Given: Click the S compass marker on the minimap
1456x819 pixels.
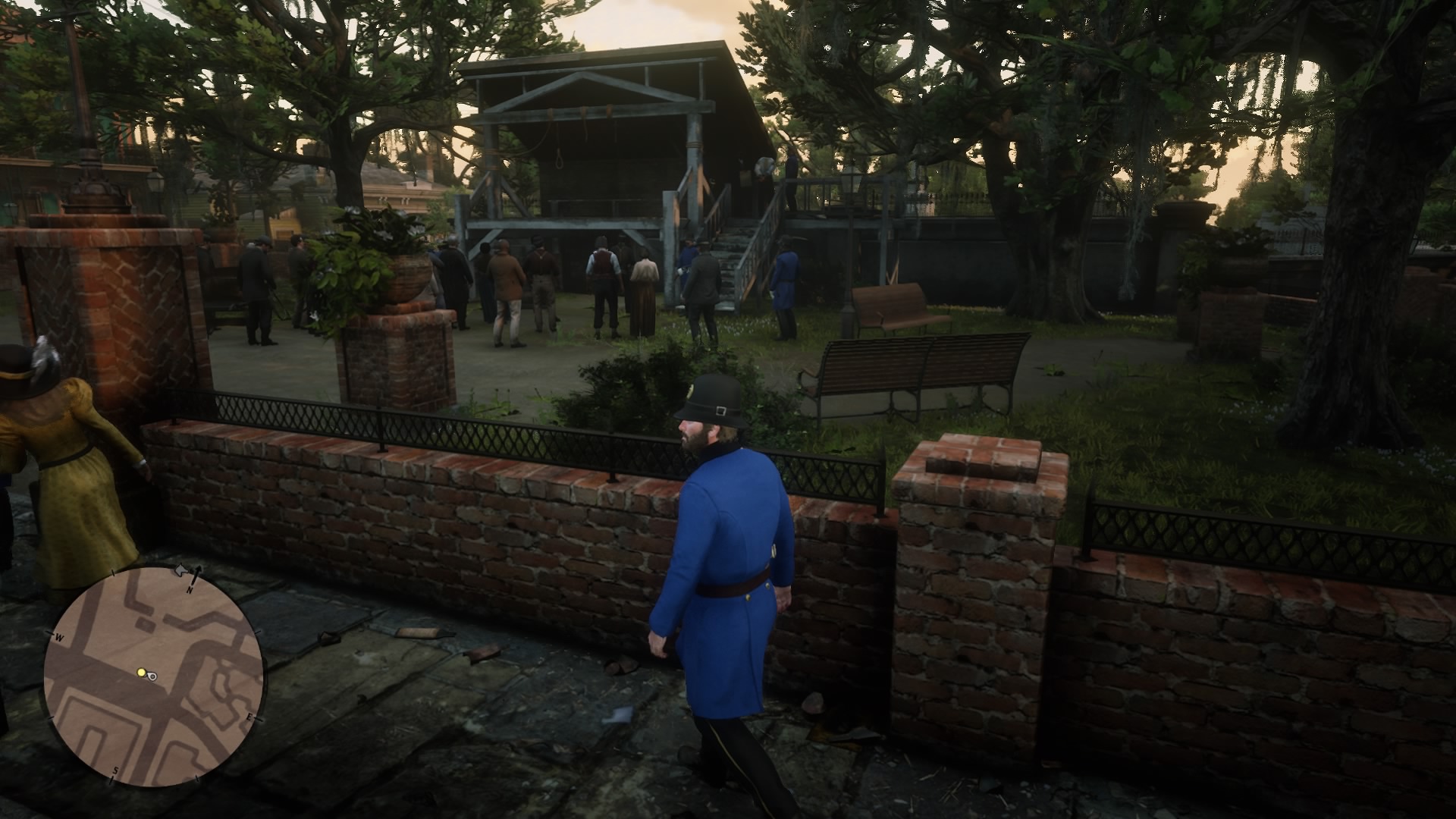Looking at the screenshot, I should (x=115, y=770).
